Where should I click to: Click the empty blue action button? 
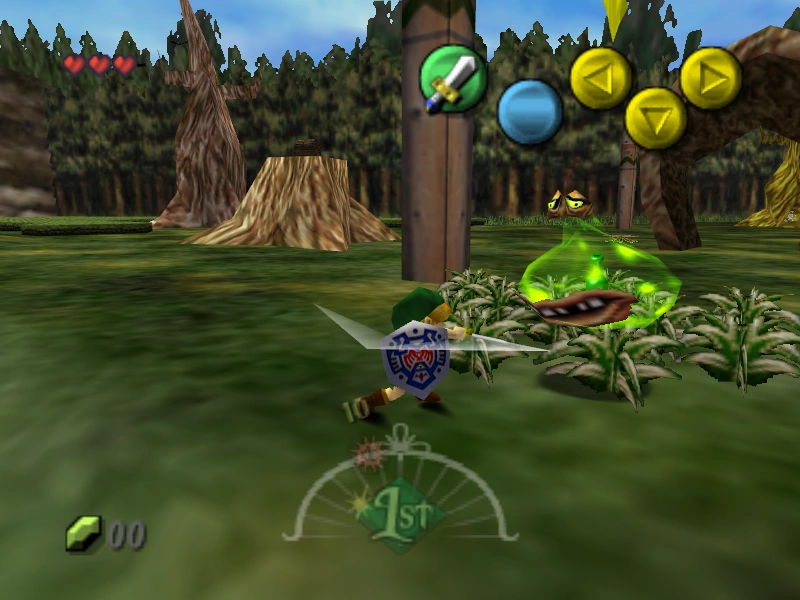tap(530, 111)
